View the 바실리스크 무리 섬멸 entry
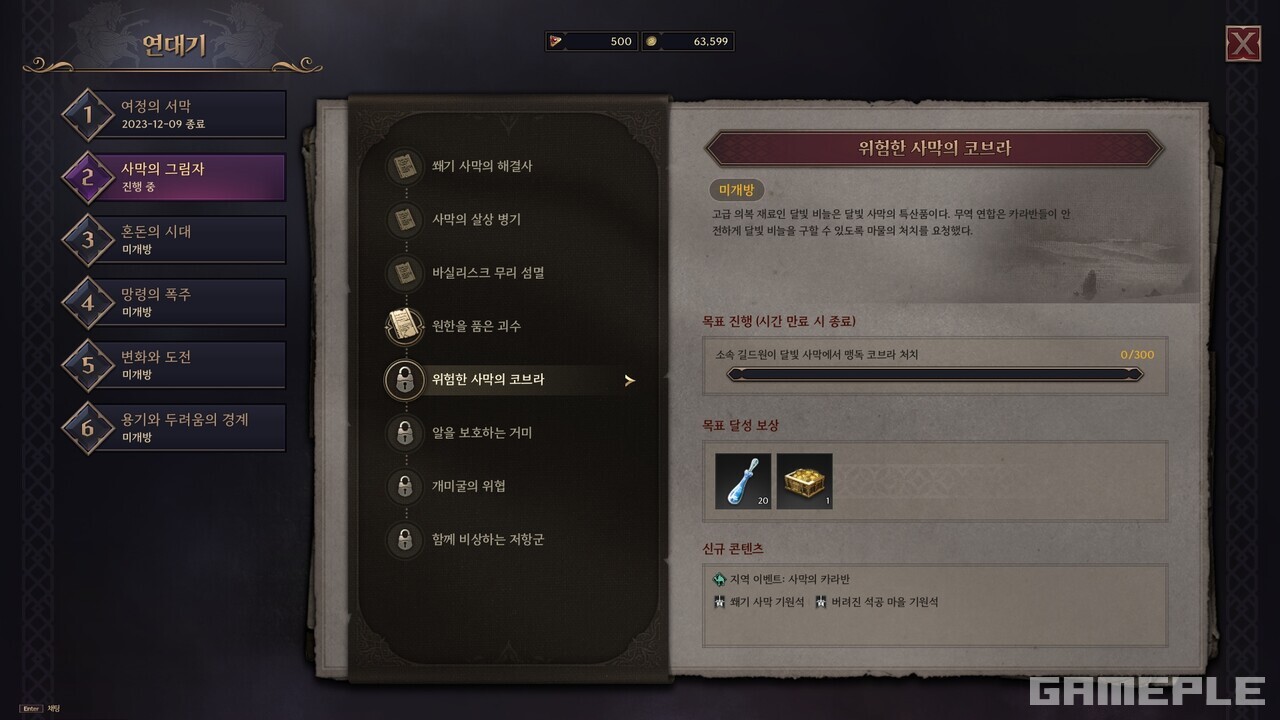Screen dimensions: 1280x720 click(487, 272)
